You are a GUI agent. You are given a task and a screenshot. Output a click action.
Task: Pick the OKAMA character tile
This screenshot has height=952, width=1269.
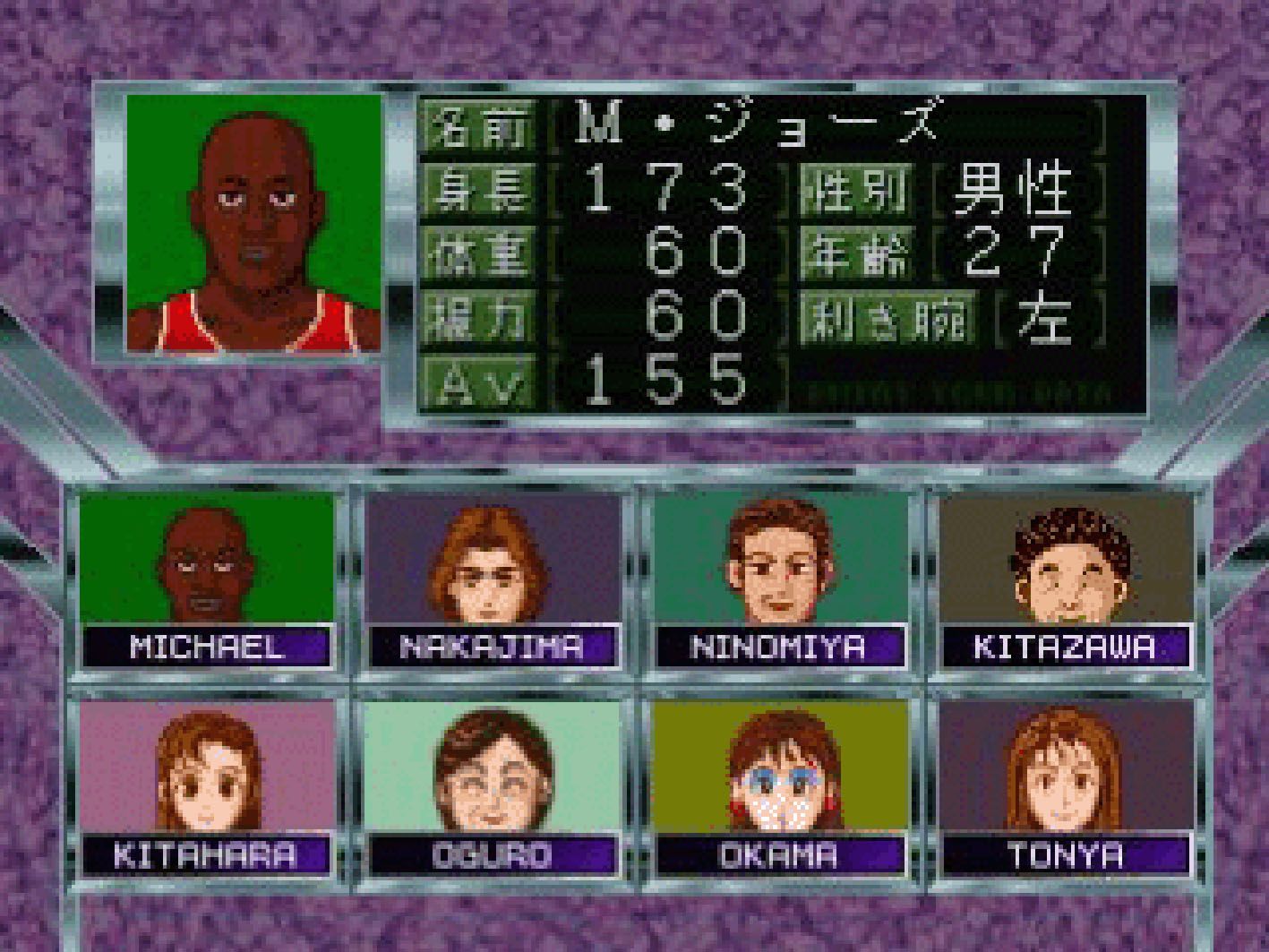[x=779, y=786]
